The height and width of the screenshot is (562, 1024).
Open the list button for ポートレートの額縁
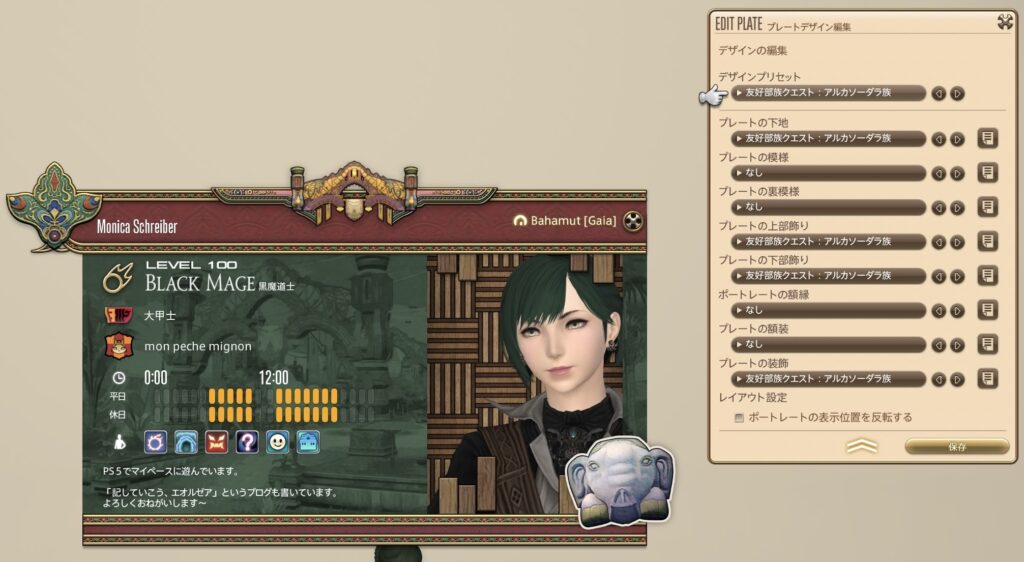pyautogui.click(x=987, y=310)
